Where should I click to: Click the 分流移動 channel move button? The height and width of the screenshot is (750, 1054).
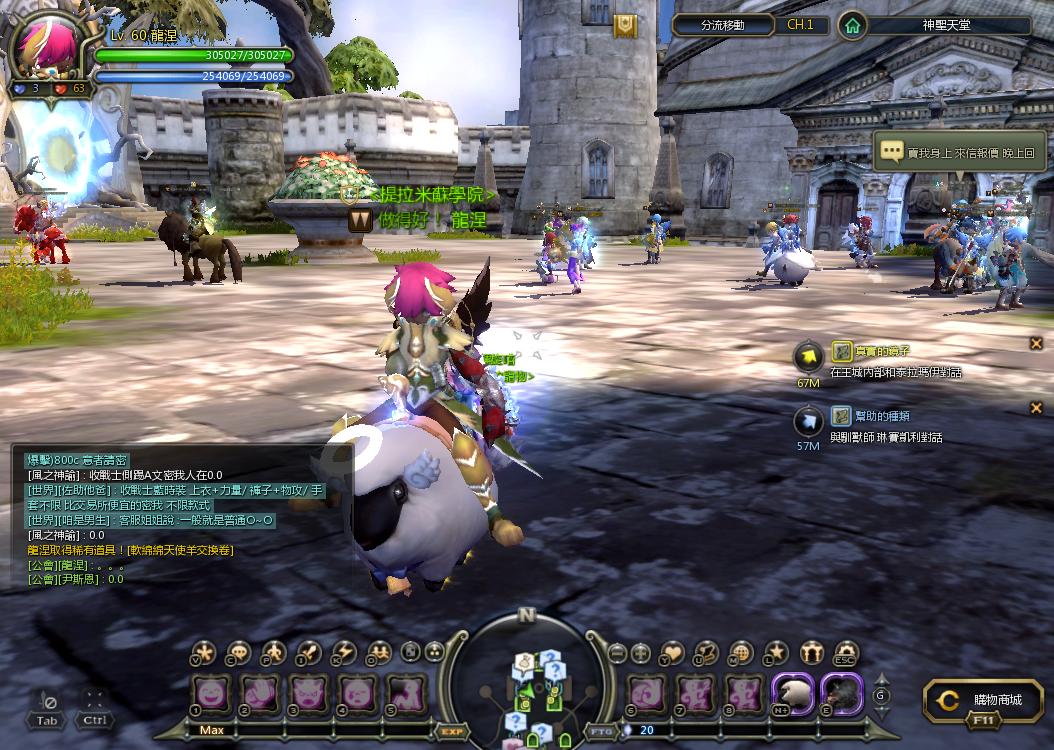pos(722,25)
